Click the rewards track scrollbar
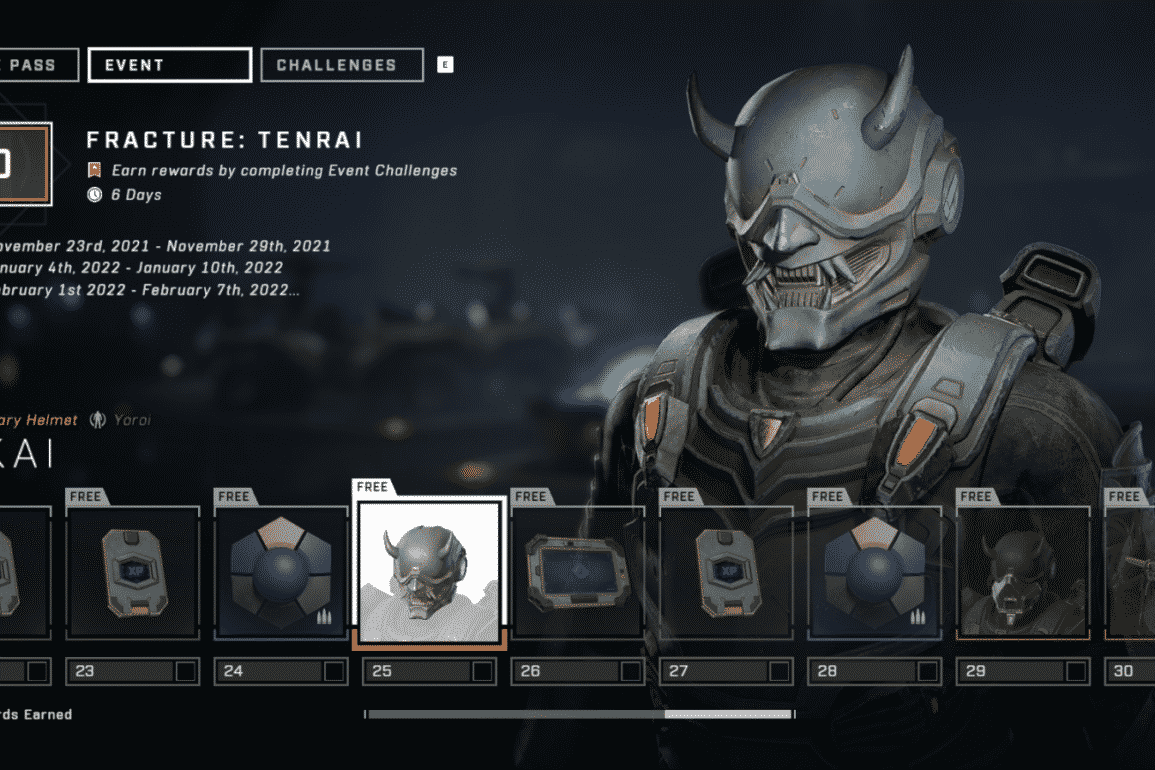Image resolution: width=1155 pixels, height=770 pixels. (579, 714)
